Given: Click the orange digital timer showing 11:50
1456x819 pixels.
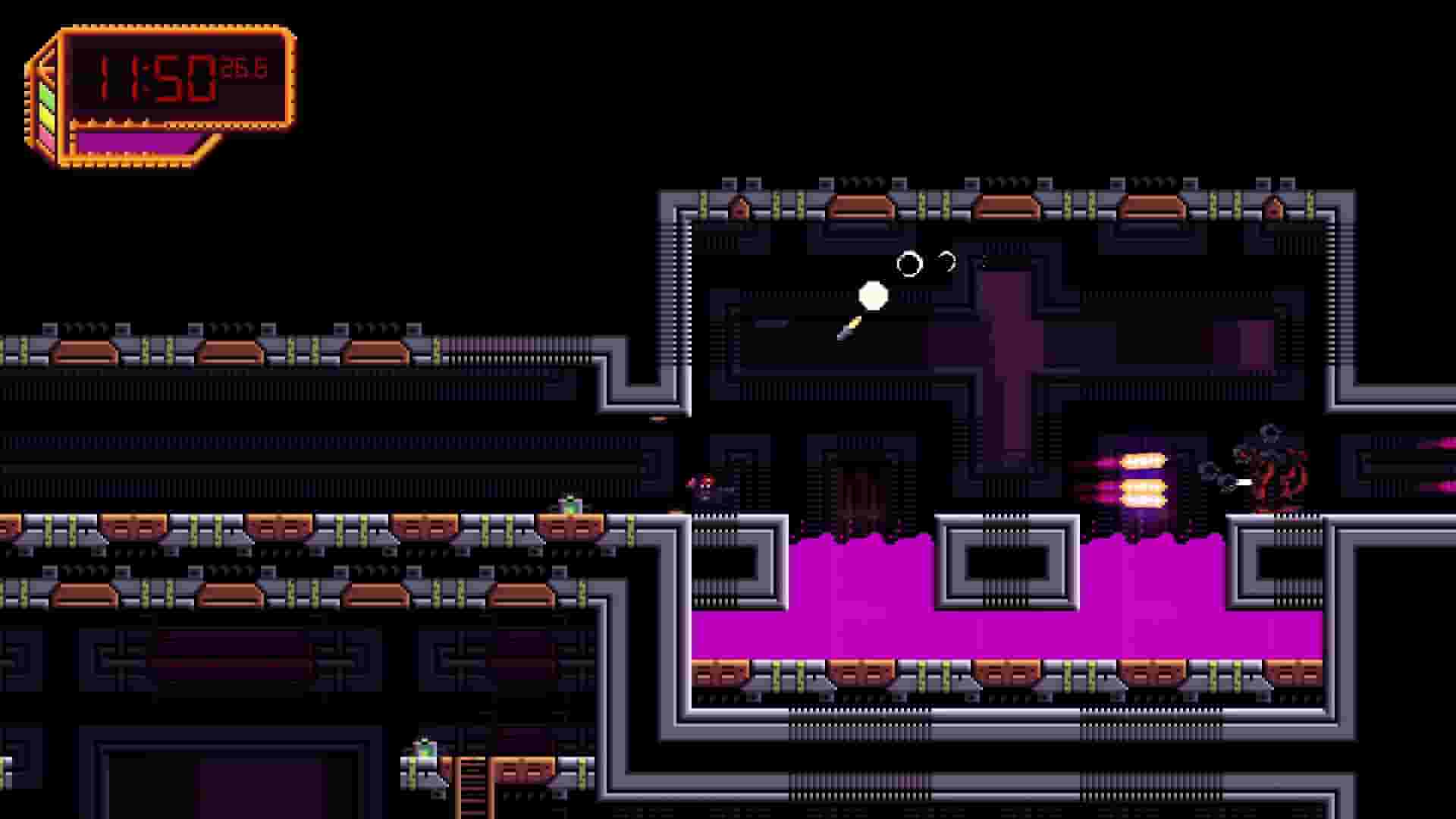Looking at the screenshot, I should click(x=152, y=76).
